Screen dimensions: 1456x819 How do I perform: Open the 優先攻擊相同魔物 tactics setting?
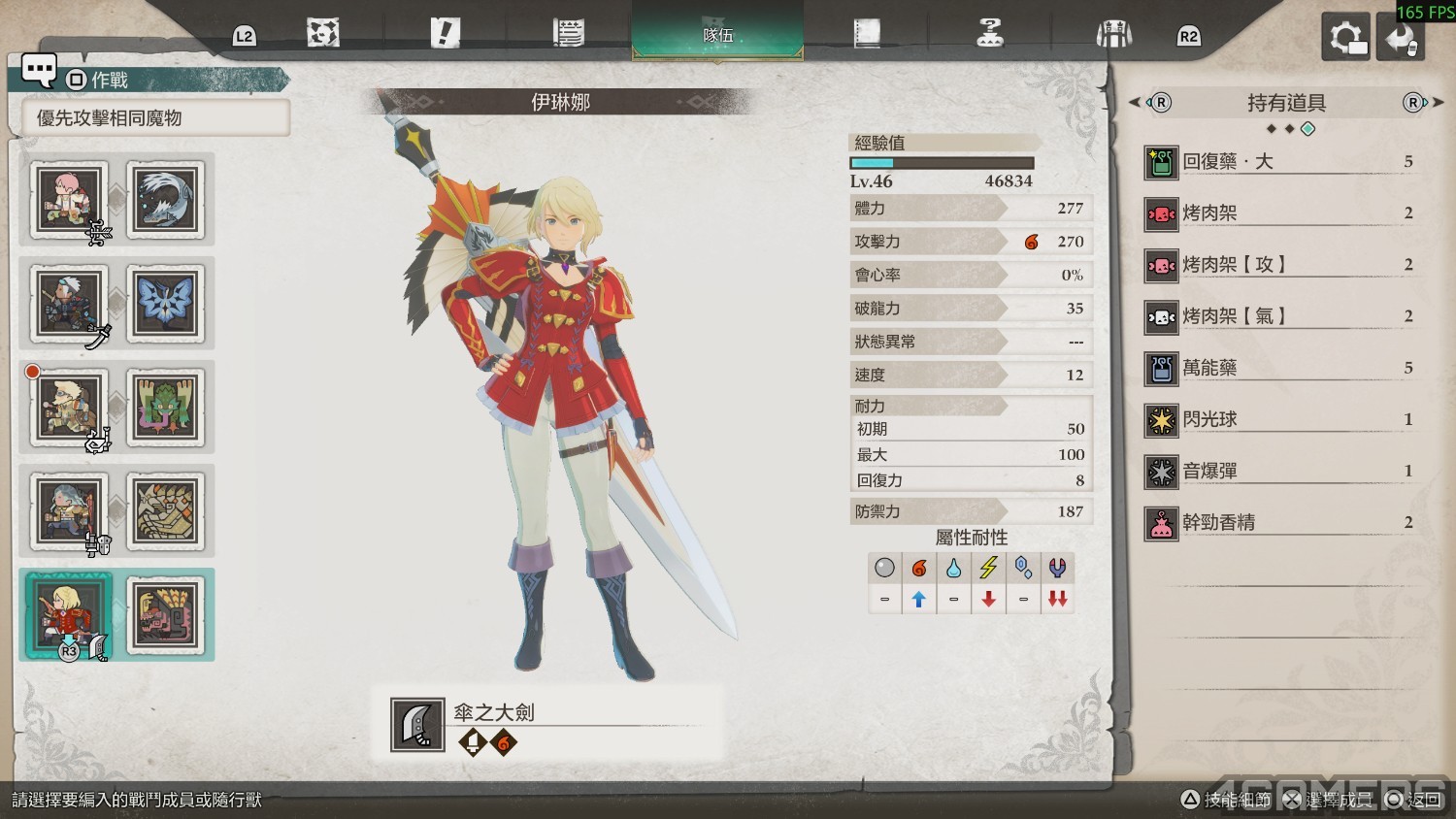coord(155,118)
